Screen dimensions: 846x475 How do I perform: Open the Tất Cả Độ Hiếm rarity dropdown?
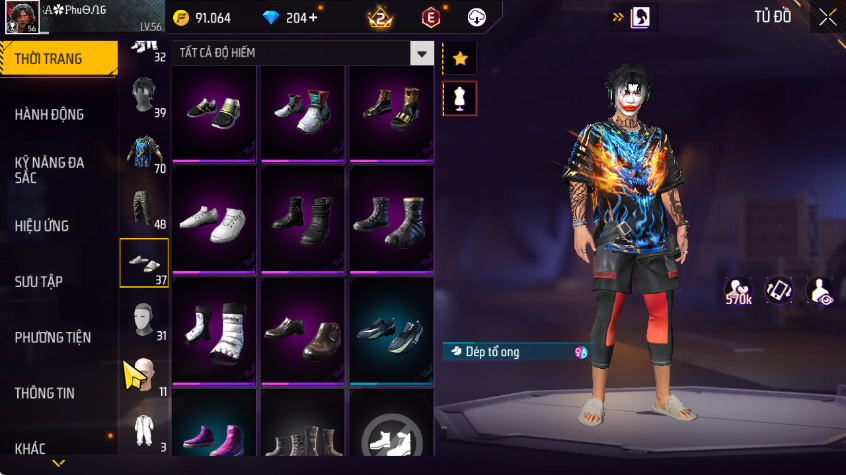[x=423, y=53]
